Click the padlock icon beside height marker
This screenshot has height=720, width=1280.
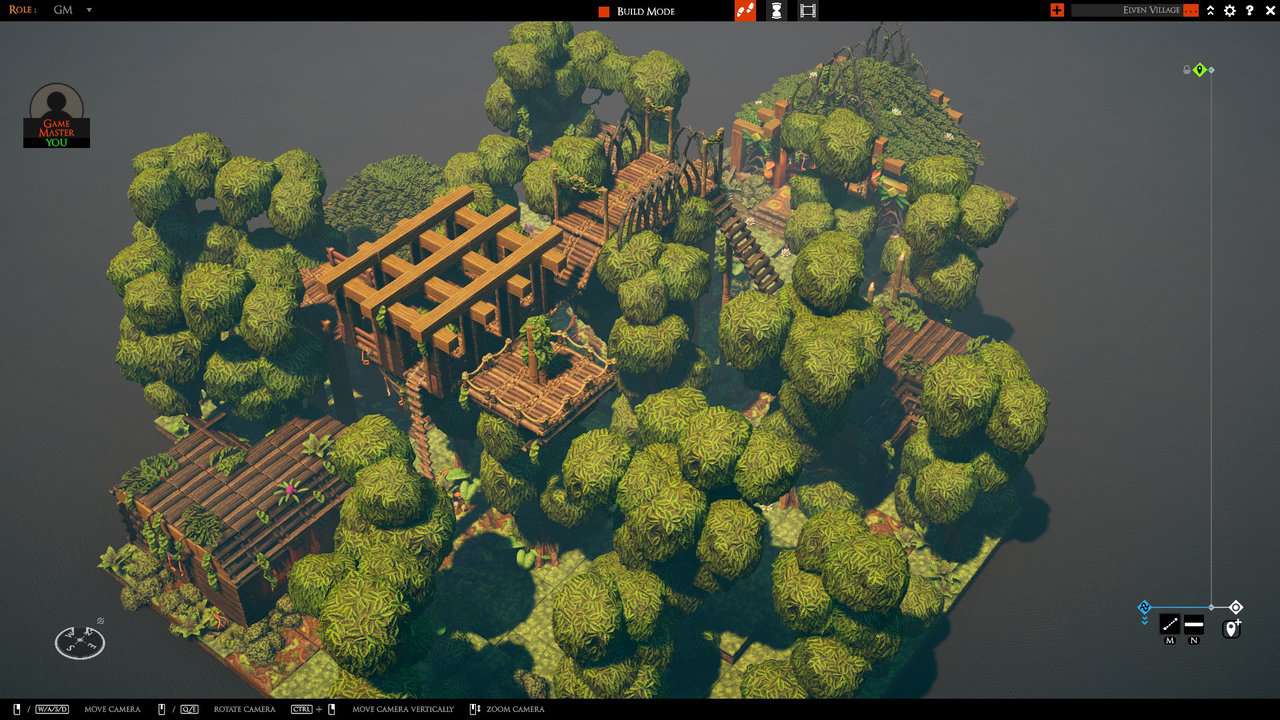(x=1187, y=70)
